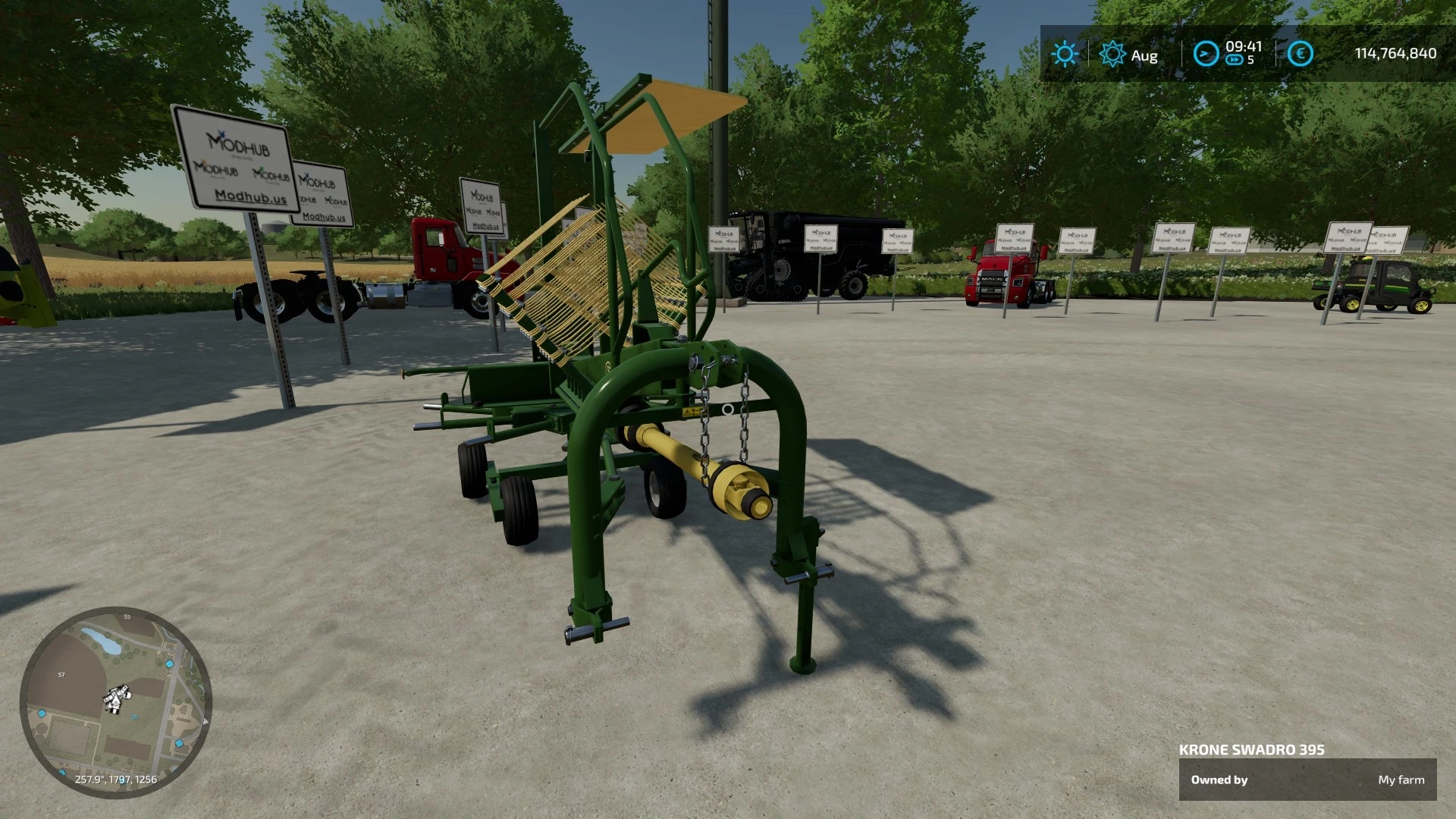The image size is (1456, 819).
Task: Click the sunny weather forecast icon
Action: pos(1065,54)
